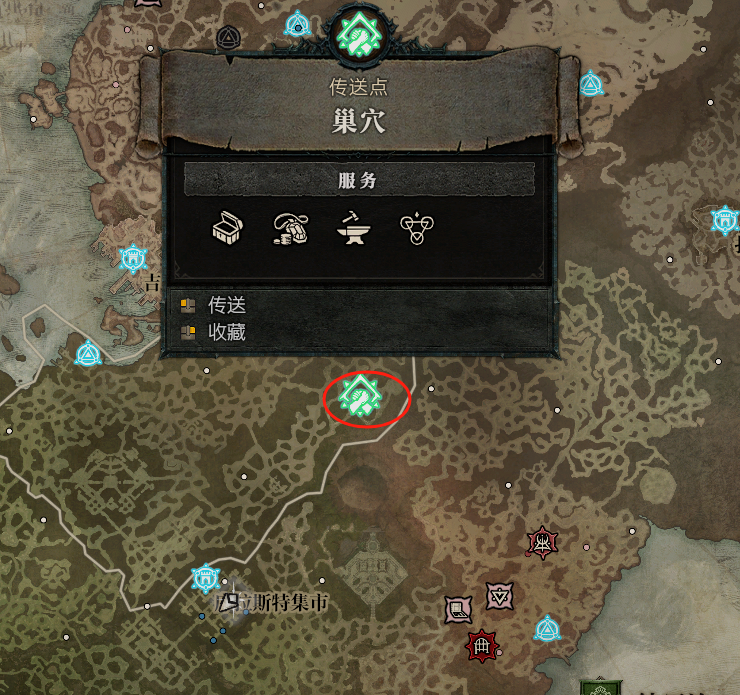Click the blue town marker at 立斯特集市
740x695 pixels.
(x=205, y=578)
